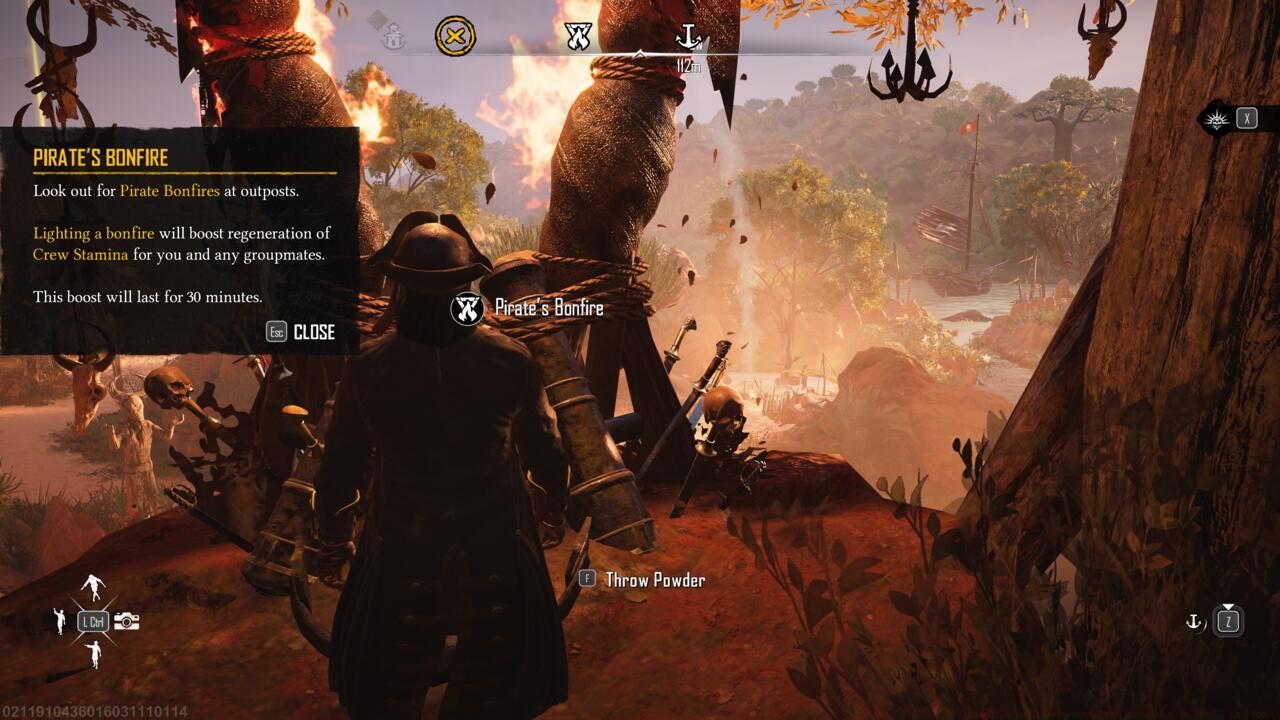Select the Pirate's Bonfire interaction marker
The image size is (1280, 720).
point(467,308)
